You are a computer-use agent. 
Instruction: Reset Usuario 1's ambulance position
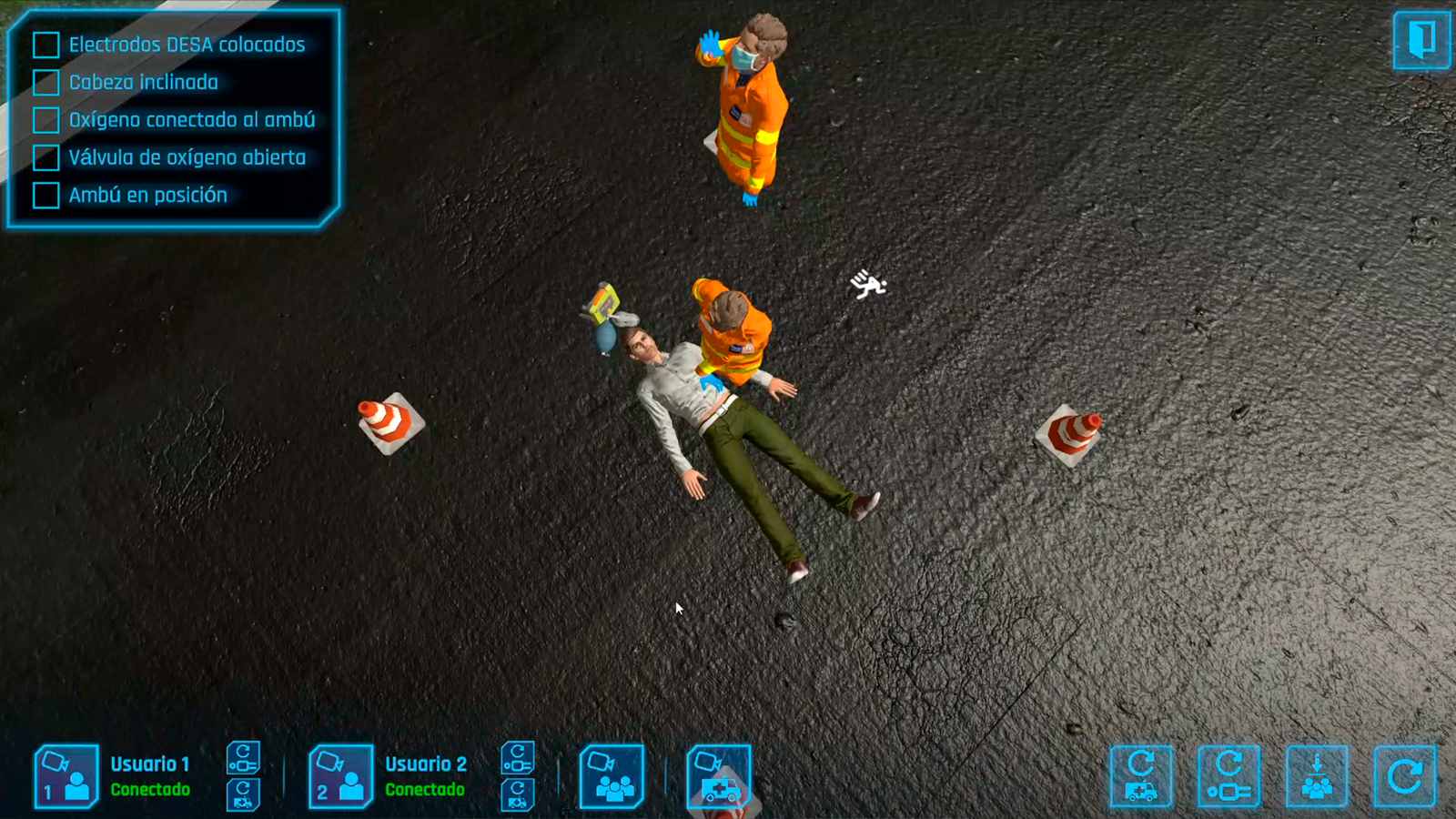(x=243, y=794)
